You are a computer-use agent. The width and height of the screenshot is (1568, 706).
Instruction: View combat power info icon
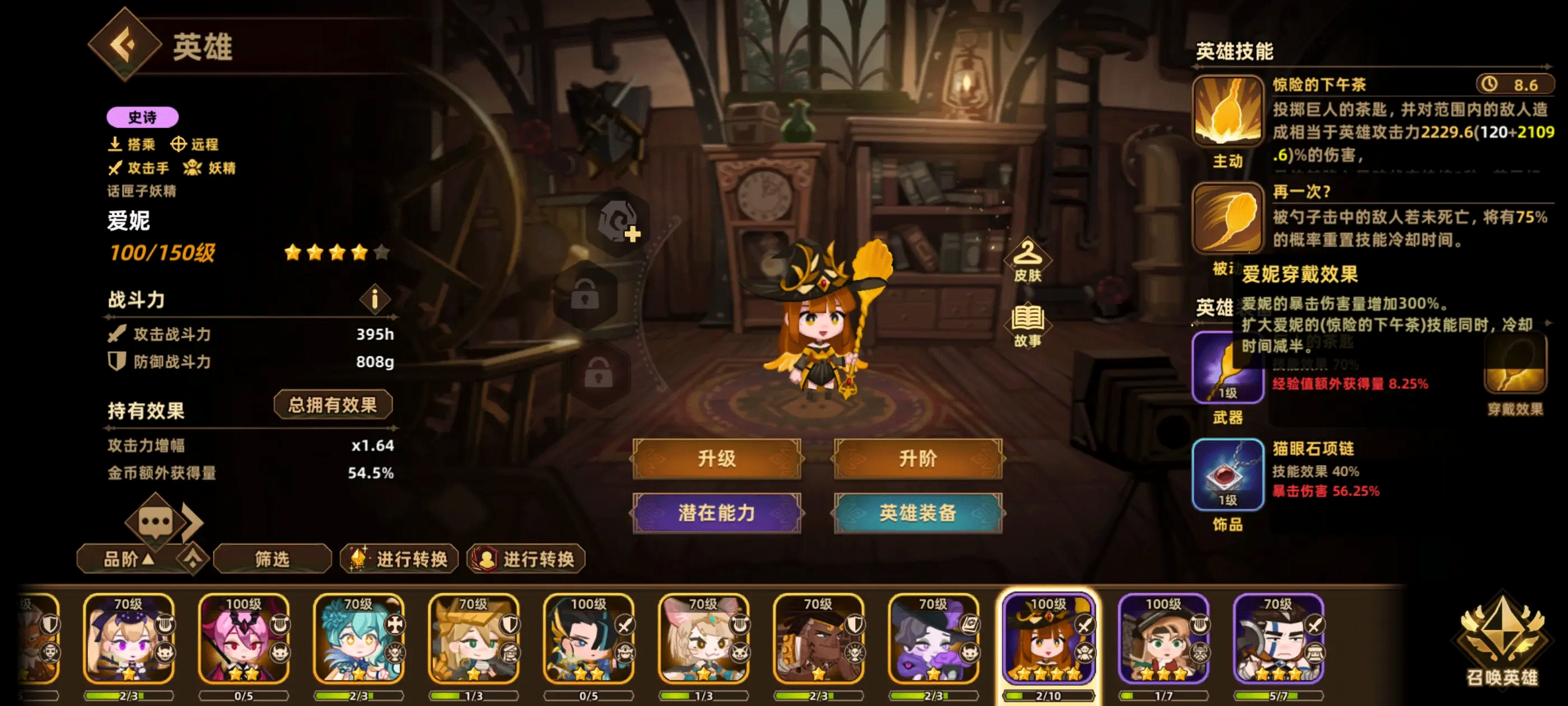374,299
